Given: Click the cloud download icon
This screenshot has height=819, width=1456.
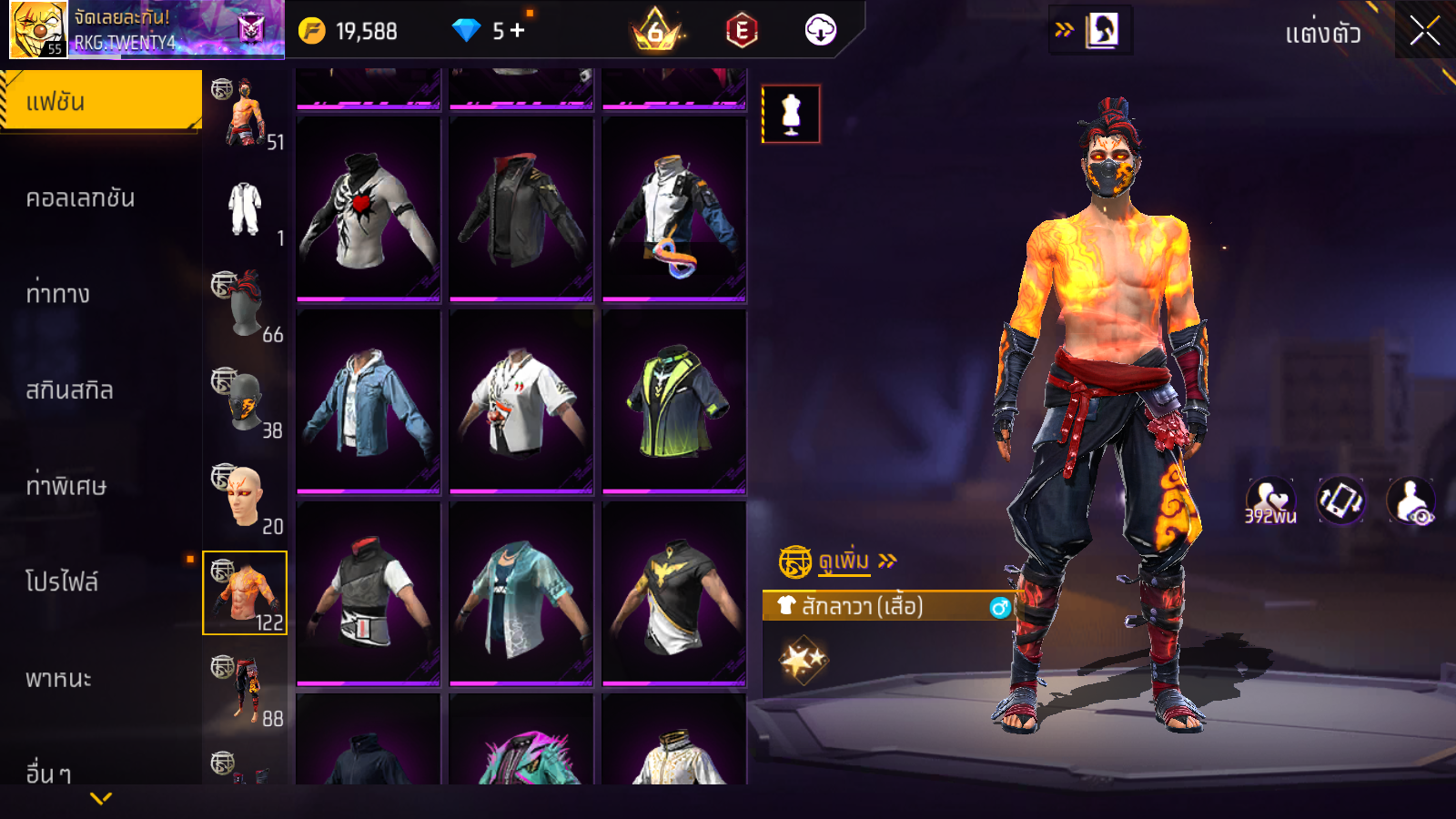Looking at the screenshot, I should (x=820, y=30).
